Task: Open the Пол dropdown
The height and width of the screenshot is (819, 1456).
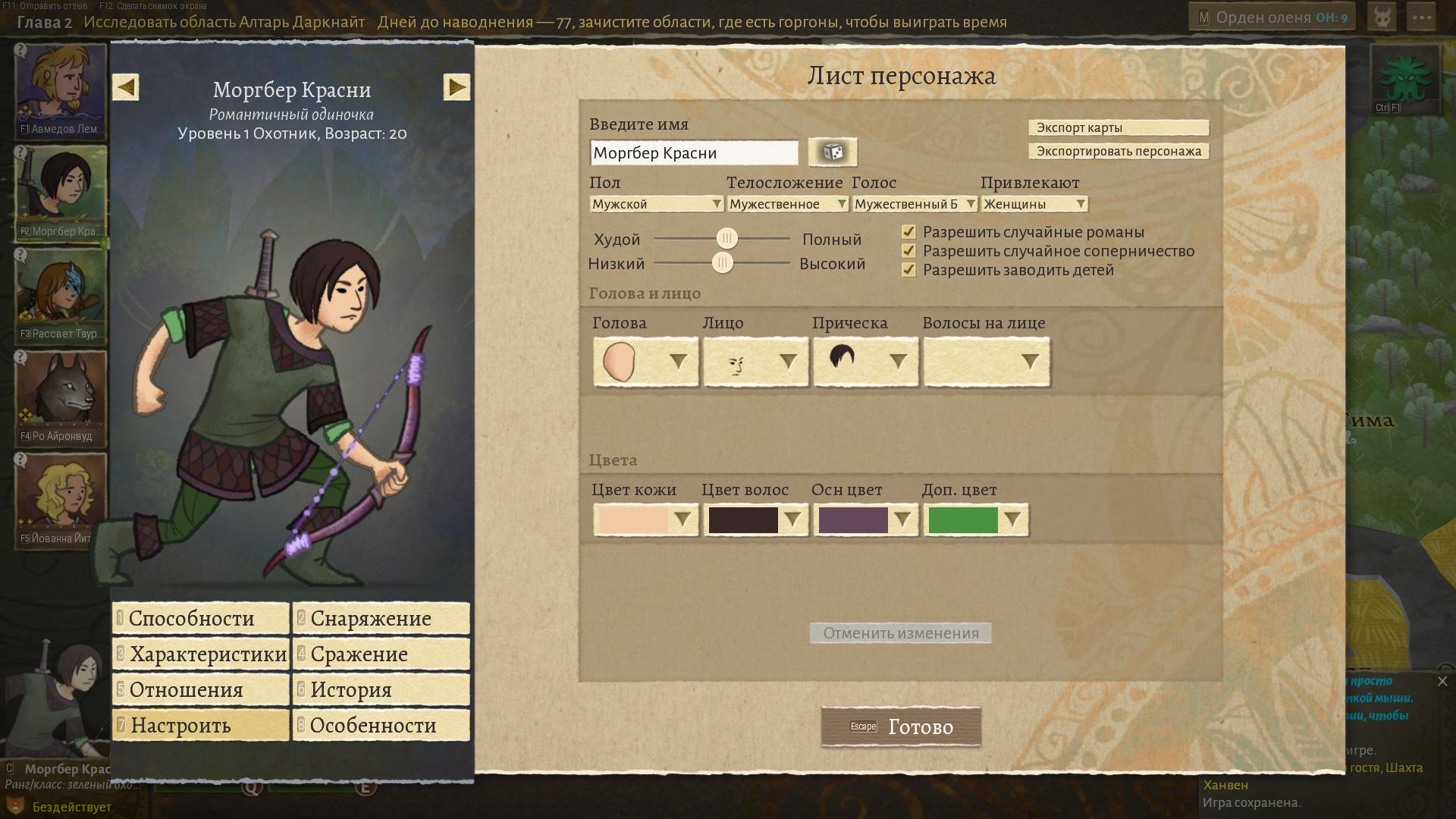Action: click(657, 204)
